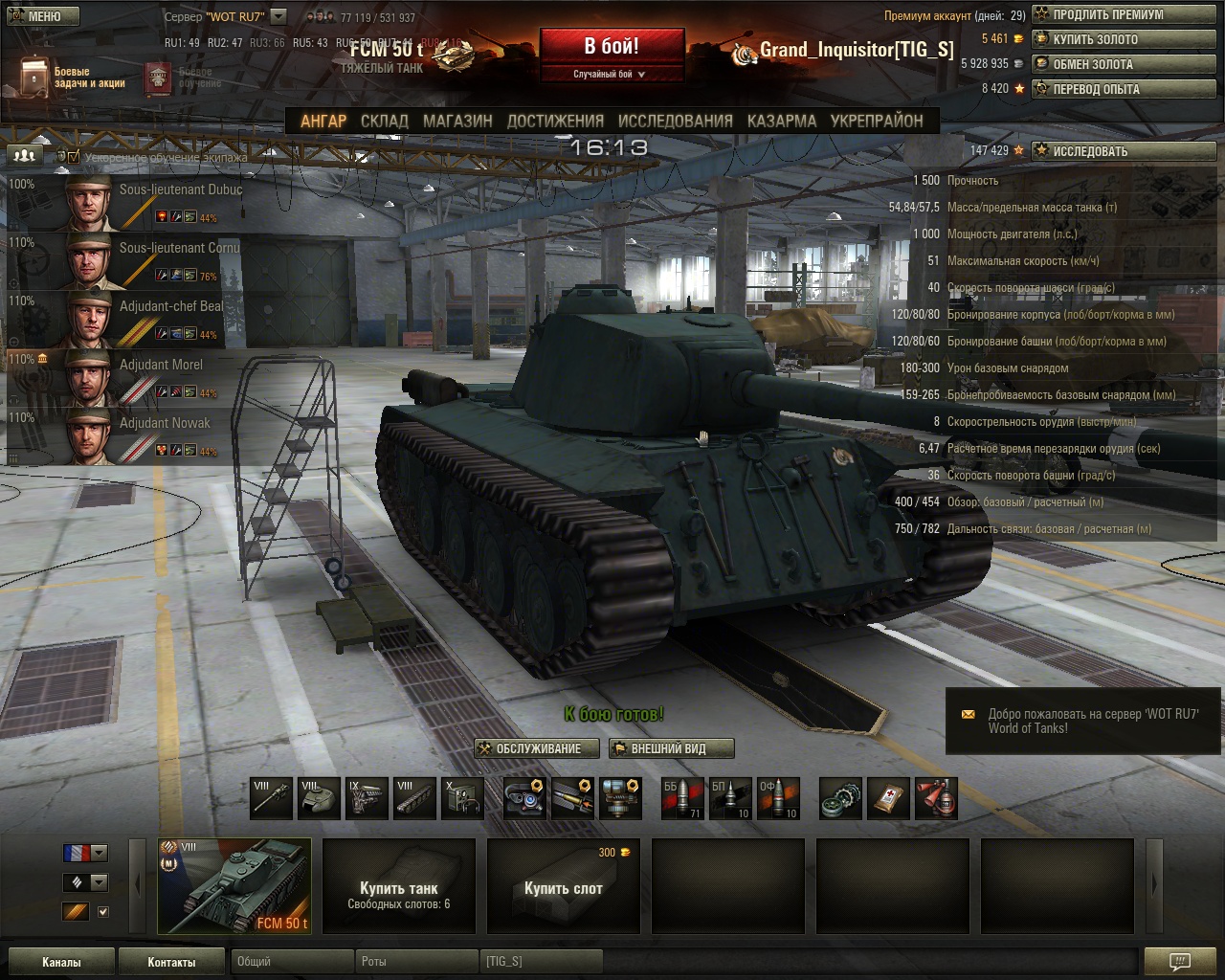Show the ДОСТИЖЕНИЯ tab

555,122
